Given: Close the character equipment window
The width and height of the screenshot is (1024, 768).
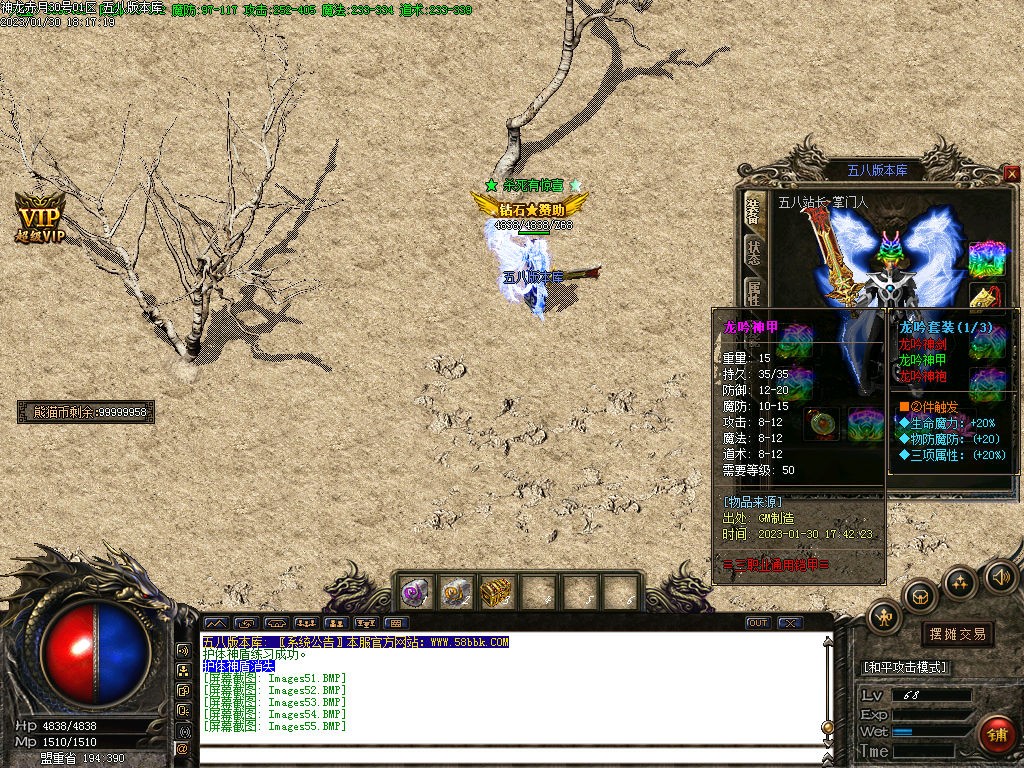Looking at the screenshot, I should [1012, 173].
